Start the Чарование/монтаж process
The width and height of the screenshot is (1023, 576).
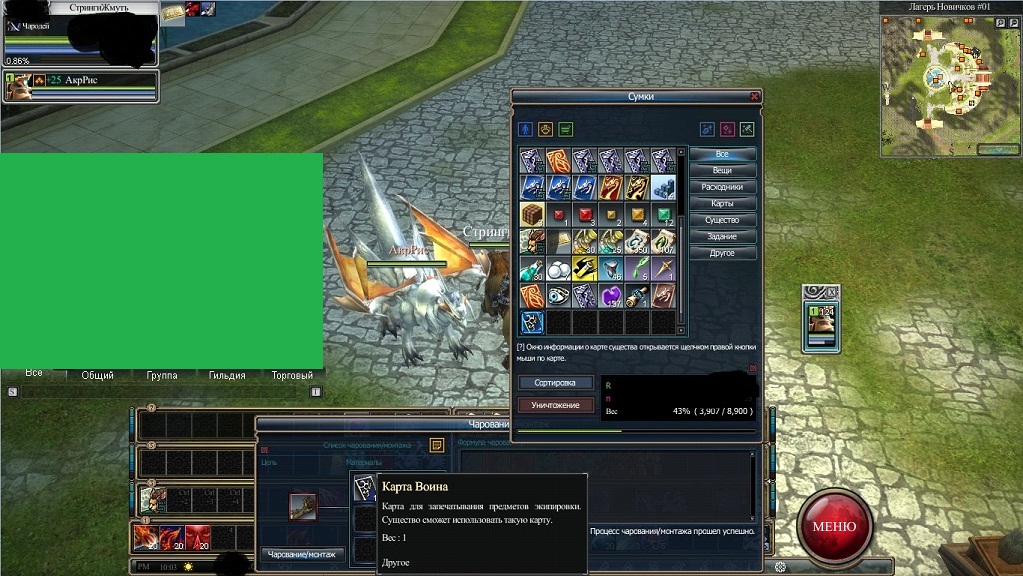(303, 554)
